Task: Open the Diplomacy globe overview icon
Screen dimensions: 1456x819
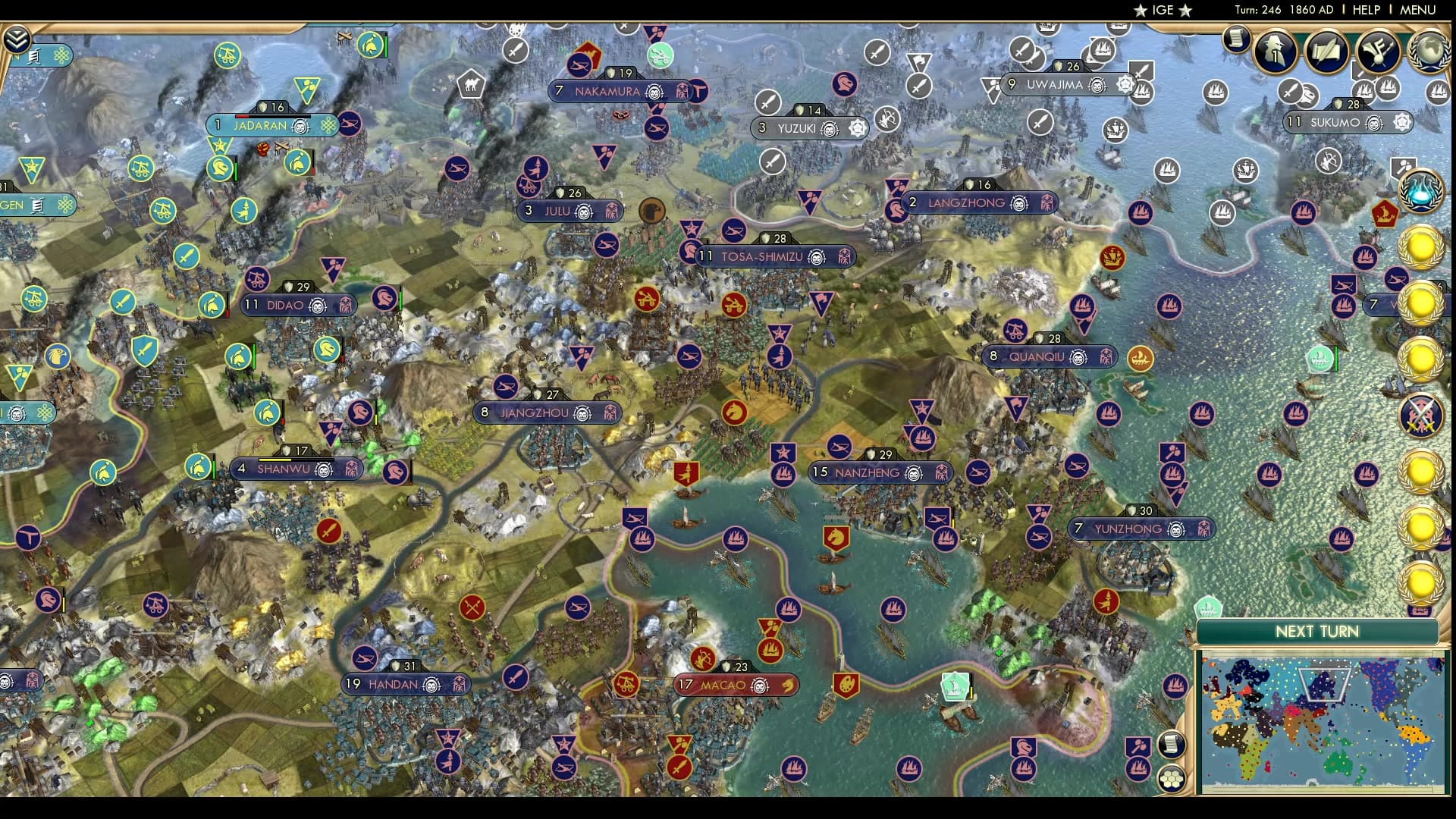Action: pos(1429,52)
